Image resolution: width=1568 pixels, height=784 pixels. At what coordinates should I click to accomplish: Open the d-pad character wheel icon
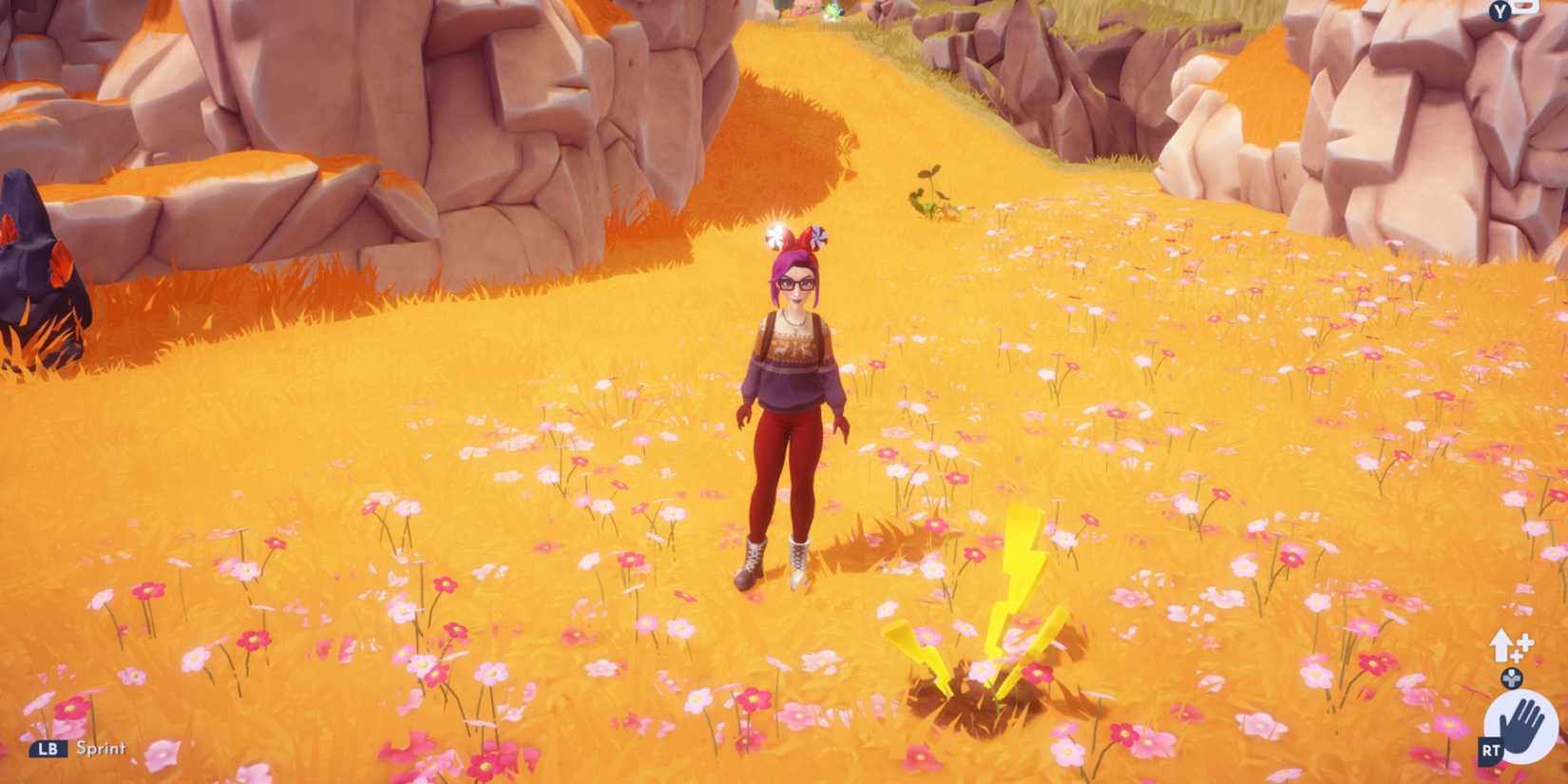(1512, 677)
